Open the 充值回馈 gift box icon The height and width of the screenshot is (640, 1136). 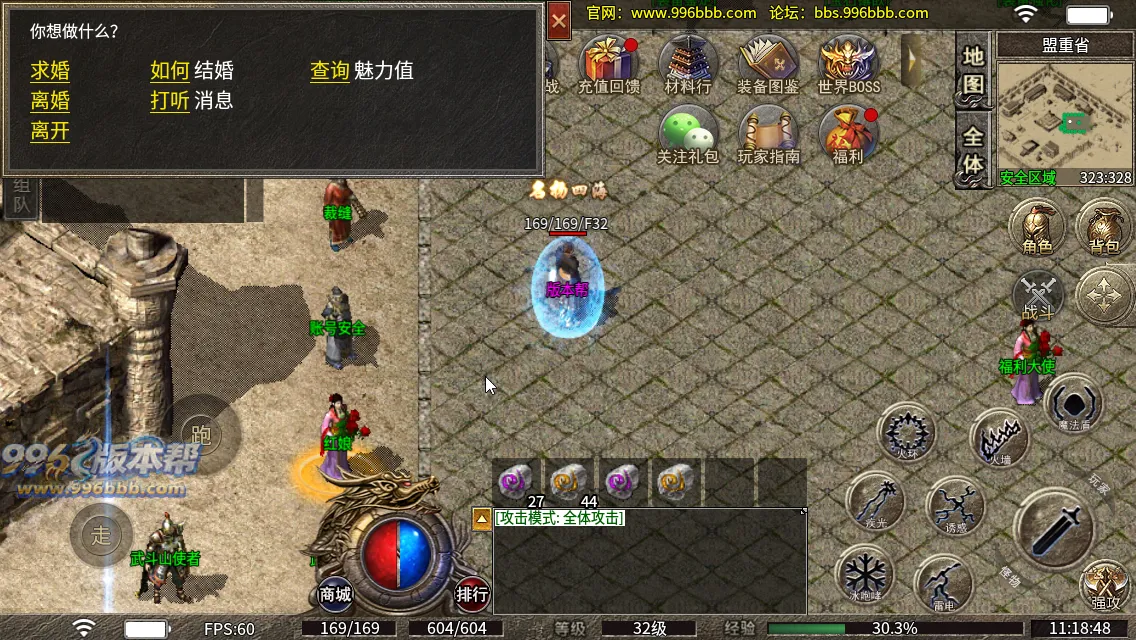(x=608, y=63)
